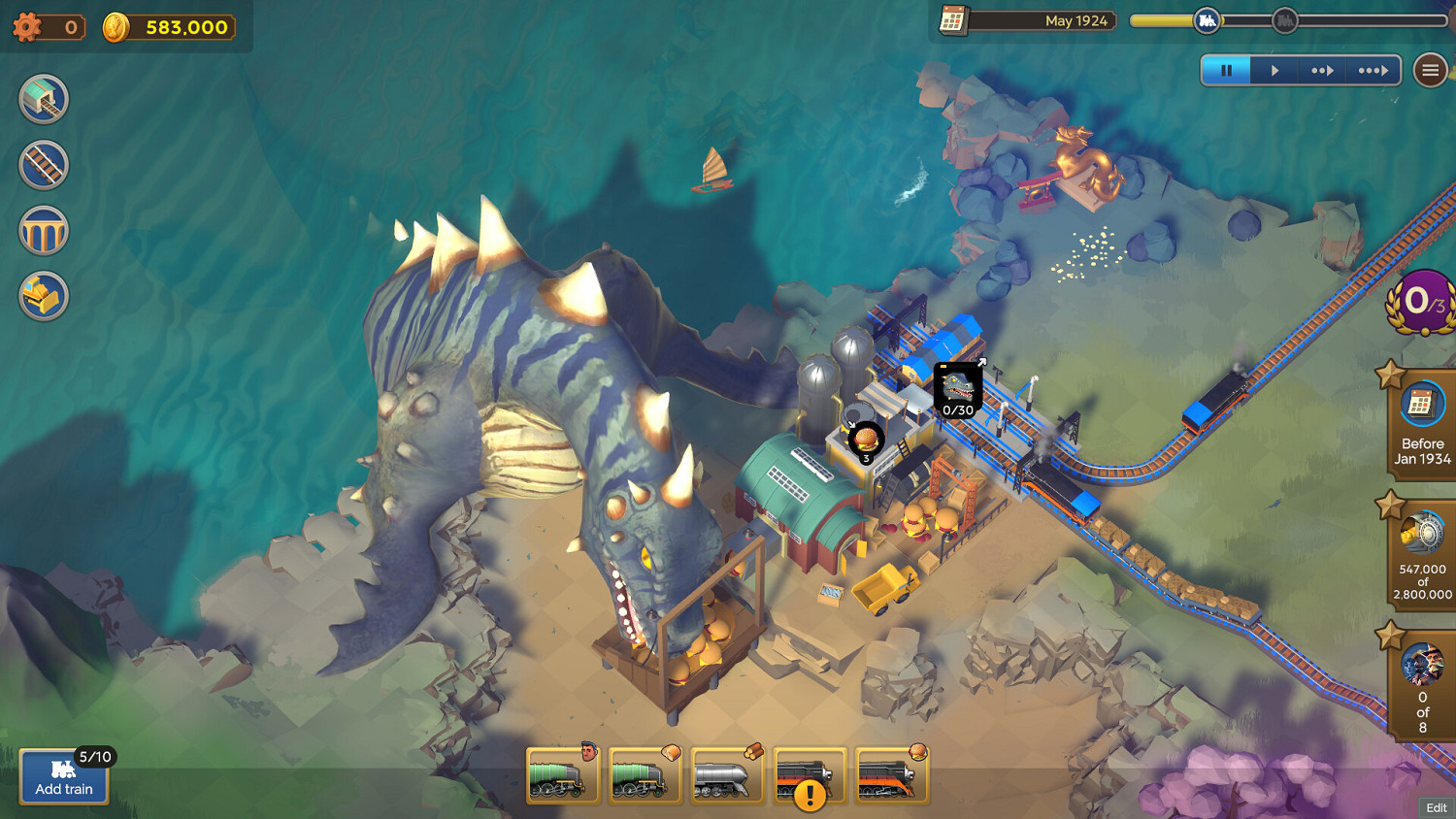The image size is (1456, 819).
Task: Click the Add train button
Action: click(64, 776)
